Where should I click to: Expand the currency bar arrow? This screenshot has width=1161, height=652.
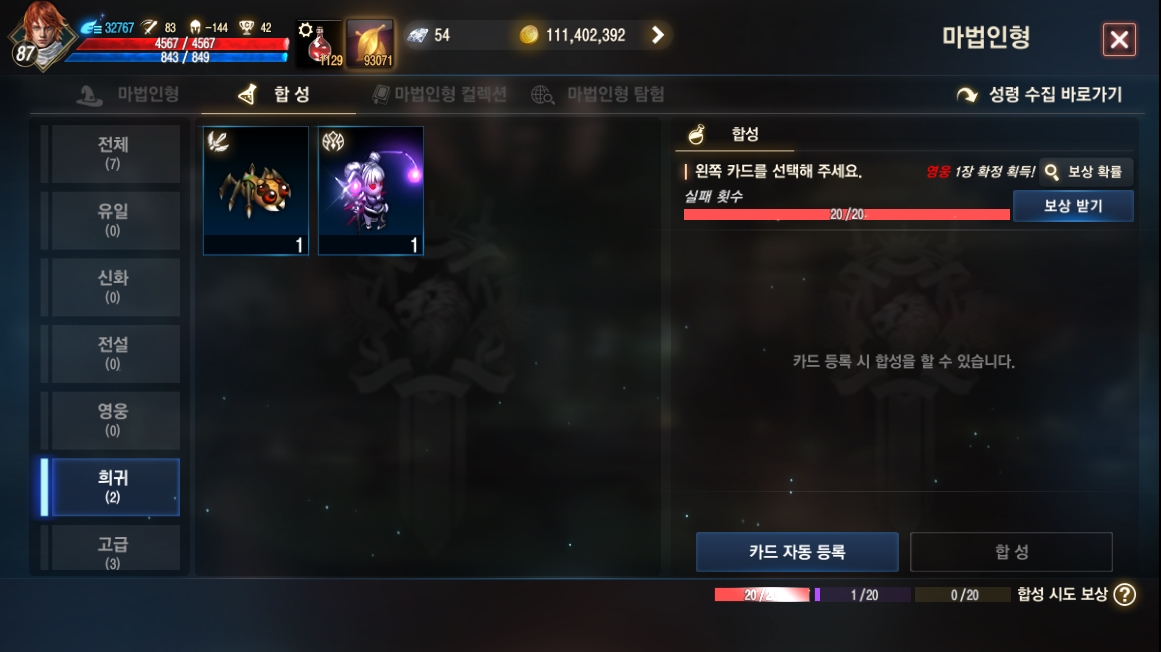[657, 35]
